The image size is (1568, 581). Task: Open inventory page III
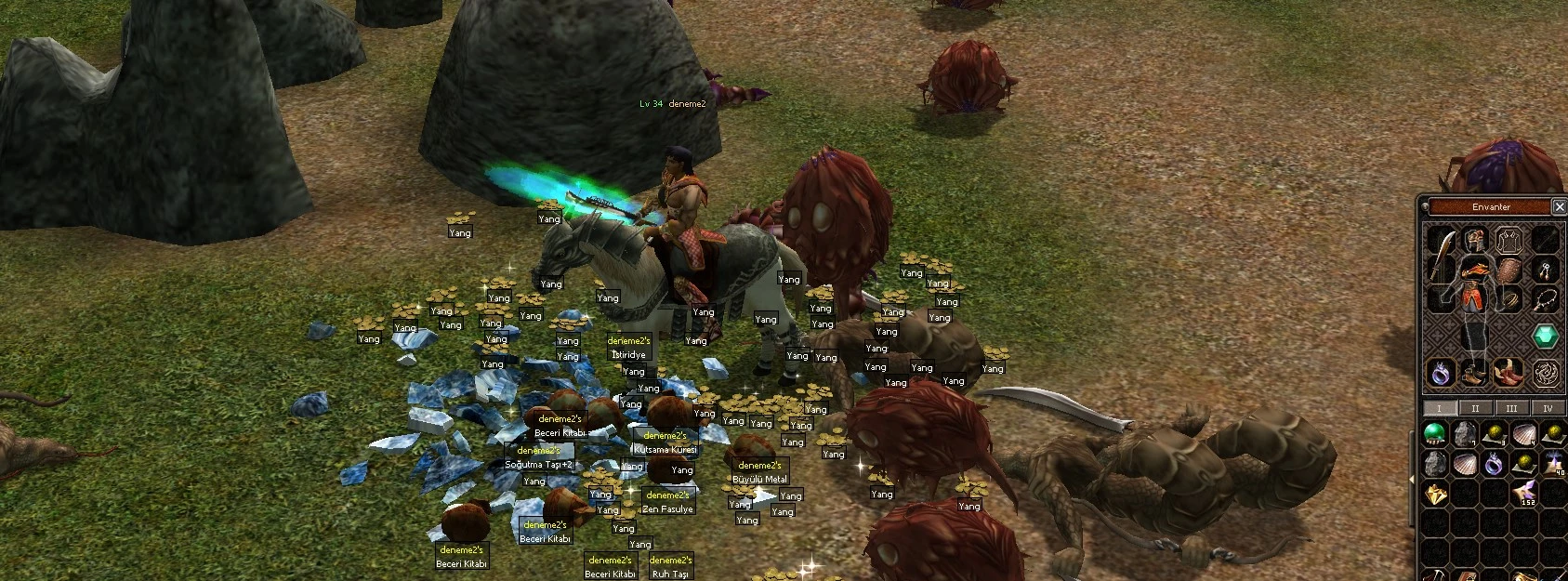1511,408
